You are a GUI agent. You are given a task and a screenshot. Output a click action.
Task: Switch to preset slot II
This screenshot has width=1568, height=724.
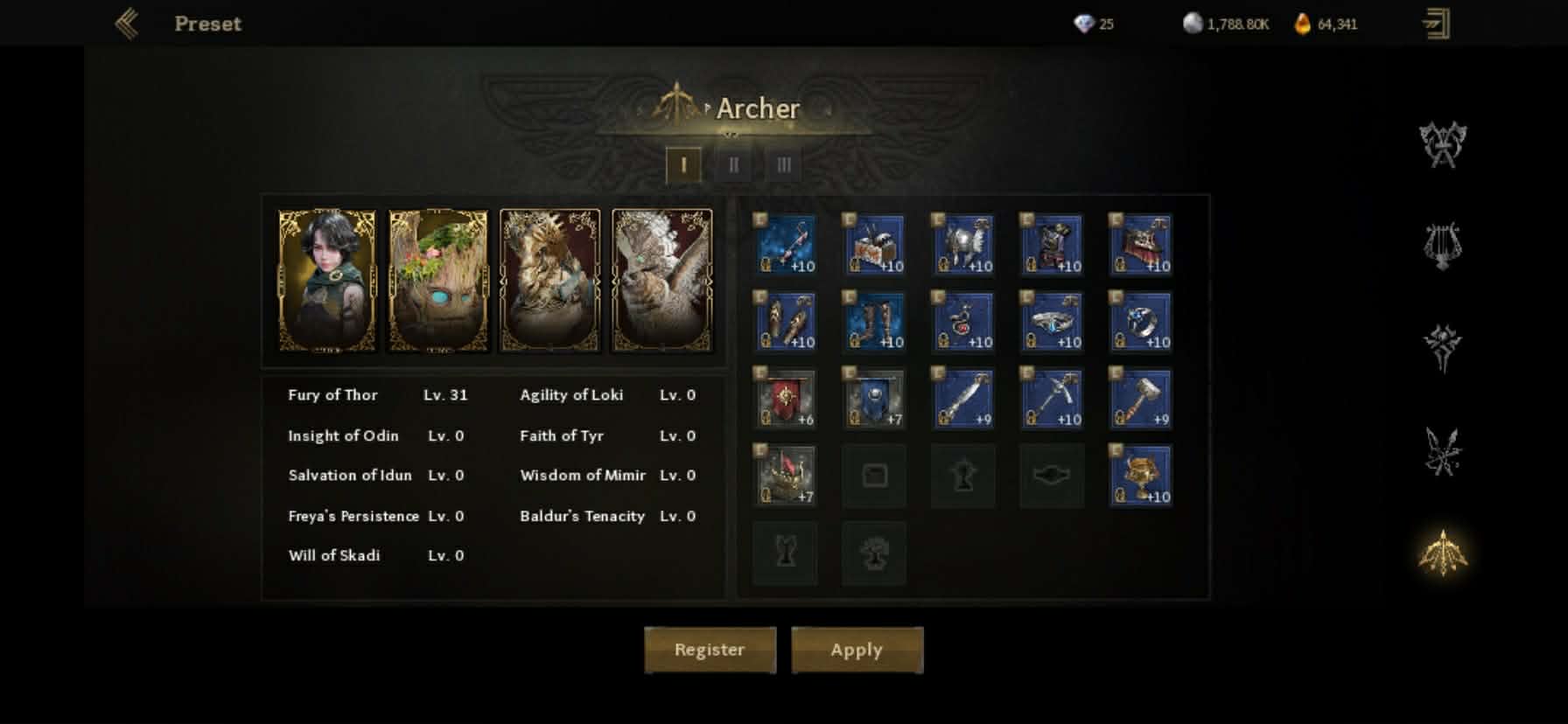tap(733, 164)
